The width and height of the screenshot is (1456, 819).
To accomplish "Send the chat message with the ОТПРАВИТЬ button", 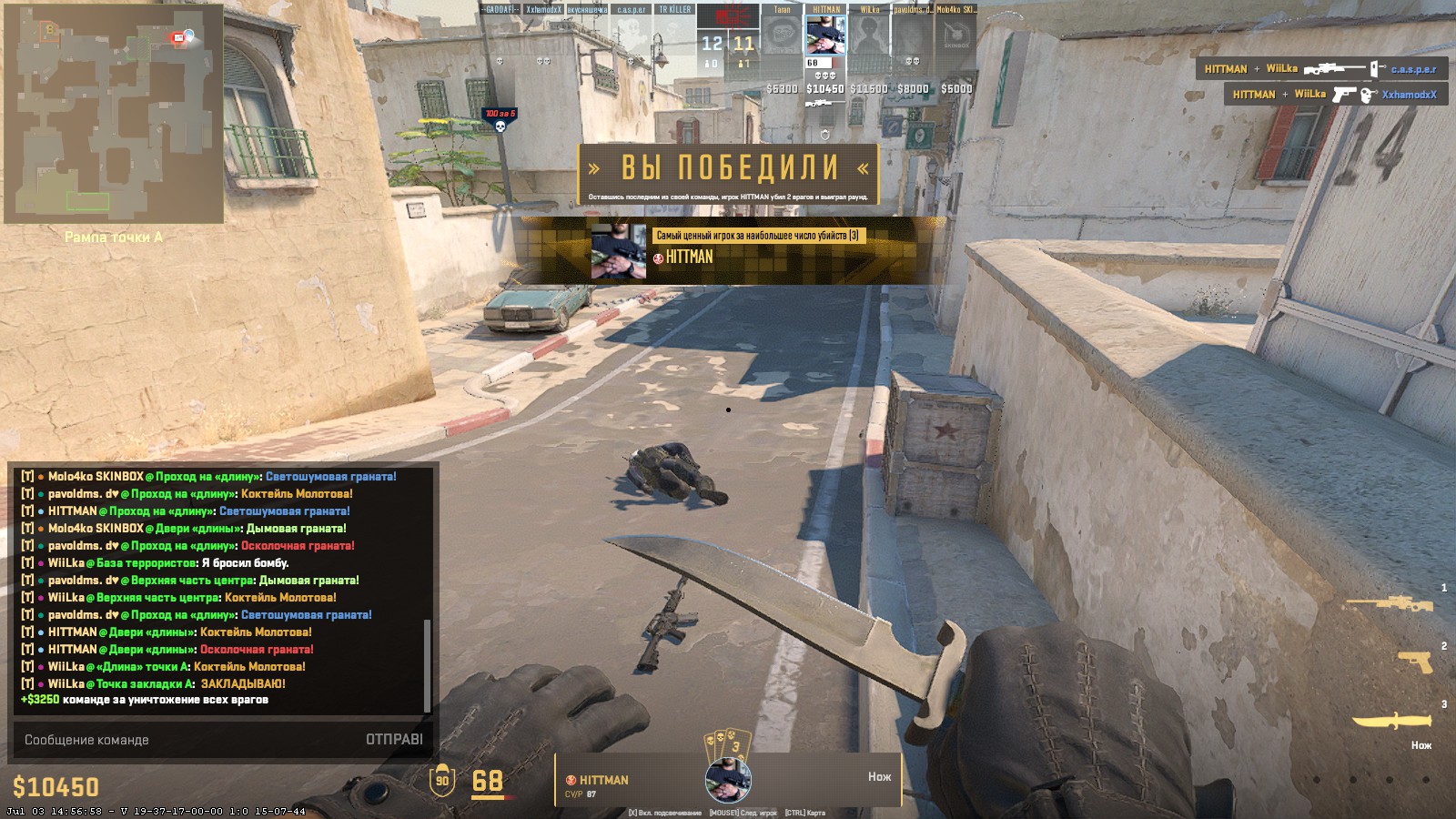I will click(x=394, y=740).
